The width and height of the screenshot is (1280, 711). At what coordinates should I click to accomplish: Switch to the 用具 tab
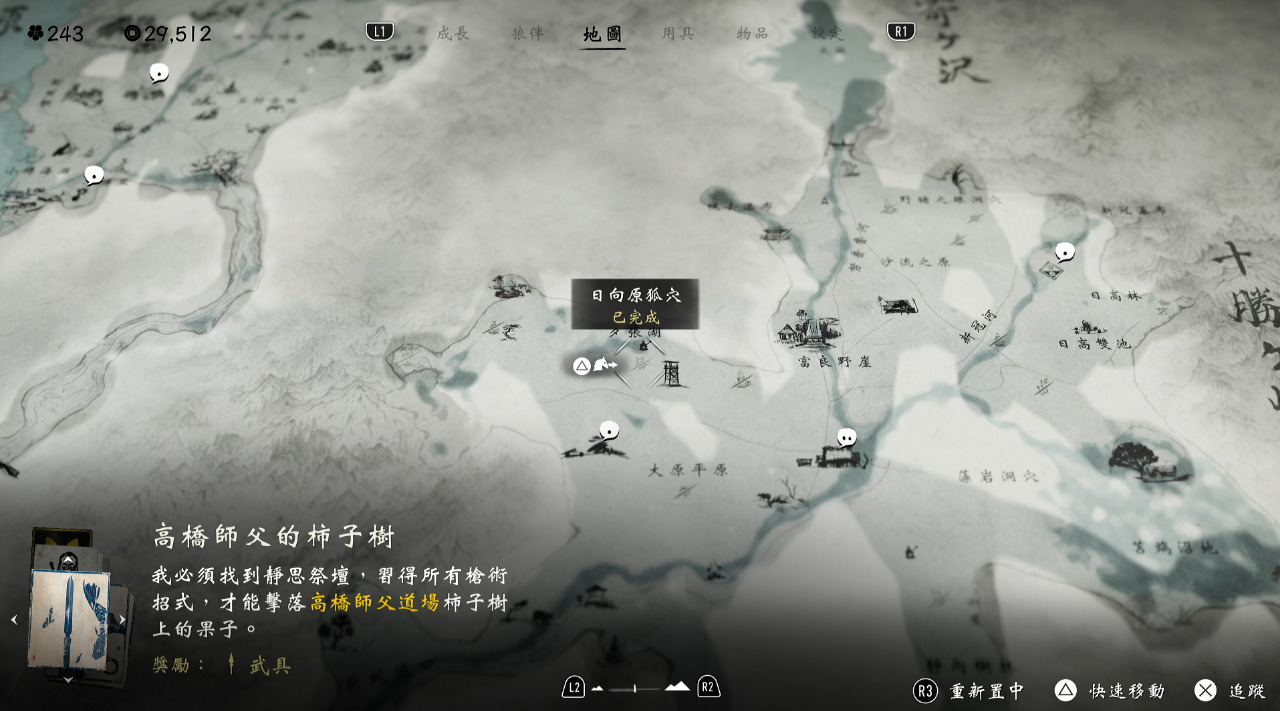pyautogui.click(x=677, y=33)
